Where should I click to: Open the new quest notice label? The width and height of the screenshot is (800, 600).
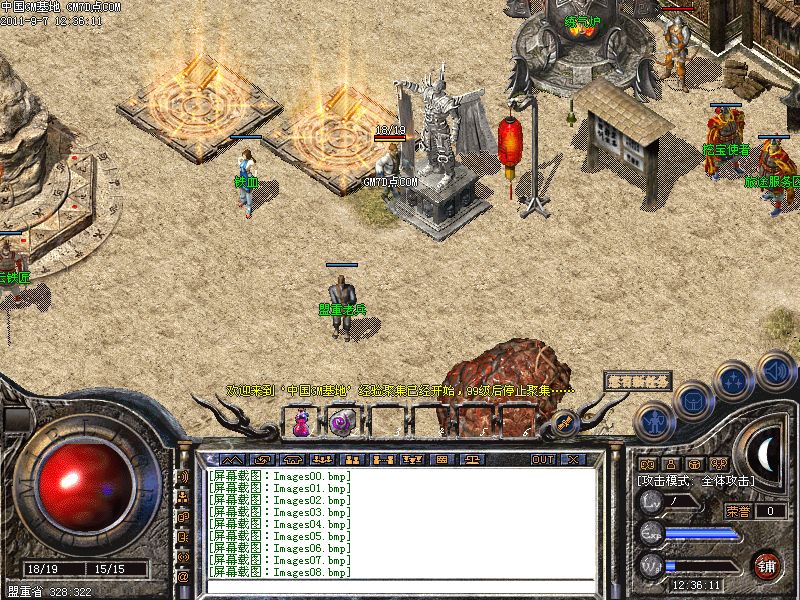tap(637, 380)
